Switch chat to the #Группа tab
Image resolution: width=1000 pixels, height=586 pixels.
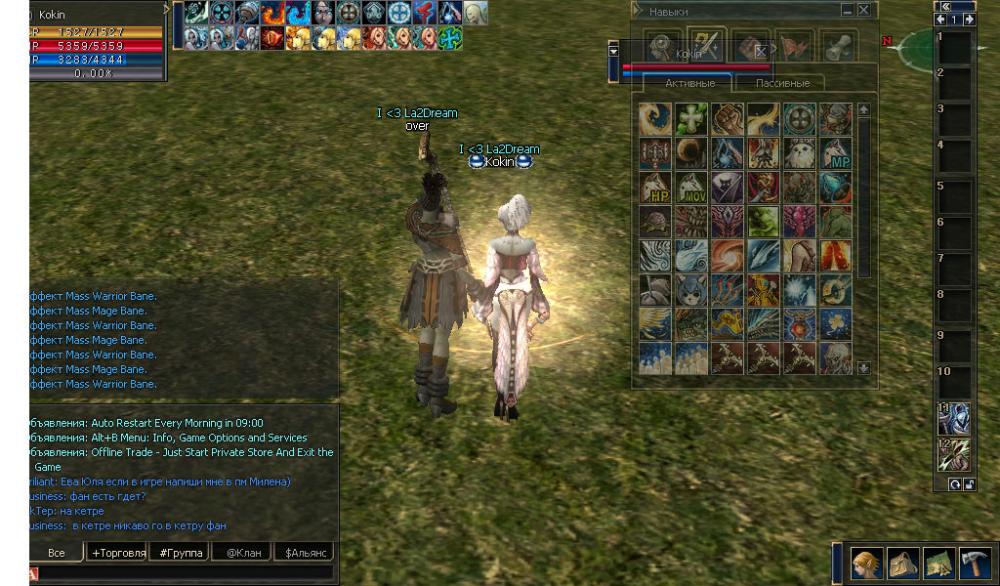coord(180,552)
